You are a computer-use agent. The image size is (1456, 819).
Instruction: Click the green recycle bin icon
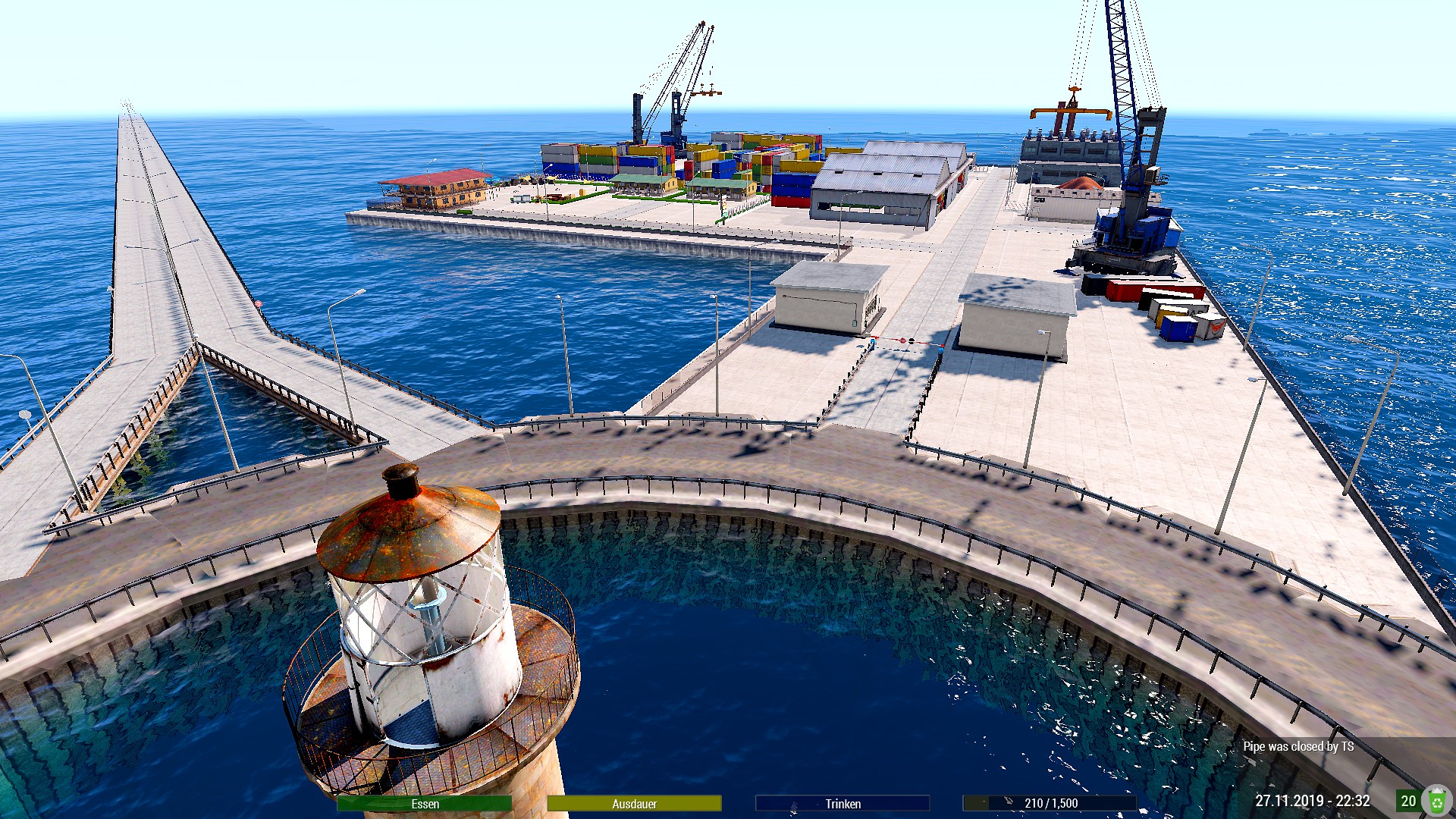point(1436,801)
